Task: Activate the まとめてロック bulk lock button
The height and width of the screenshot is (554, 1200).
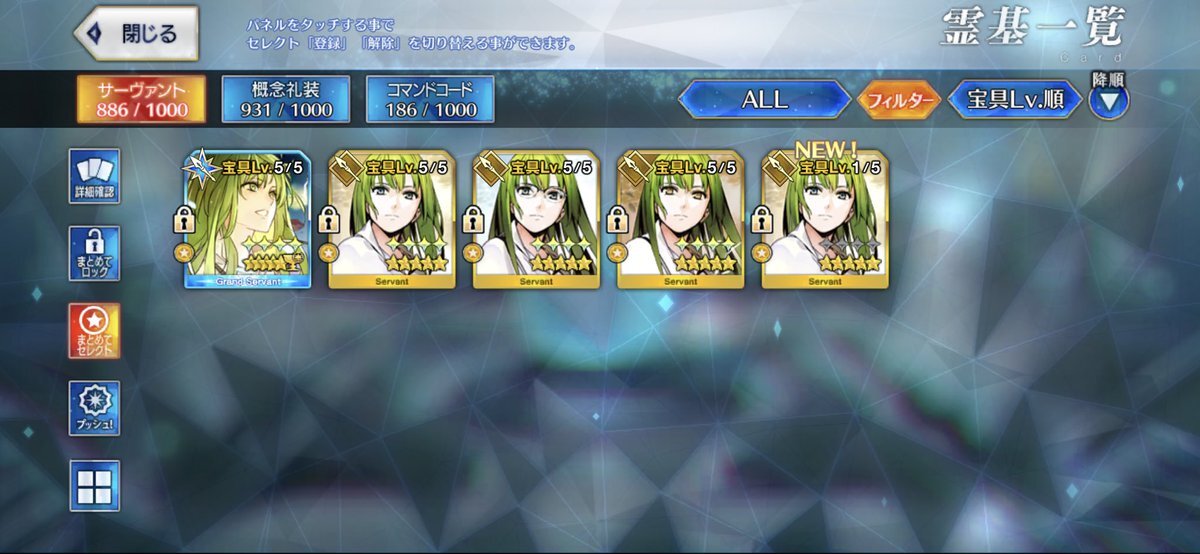Action: (x=95, y=254)
